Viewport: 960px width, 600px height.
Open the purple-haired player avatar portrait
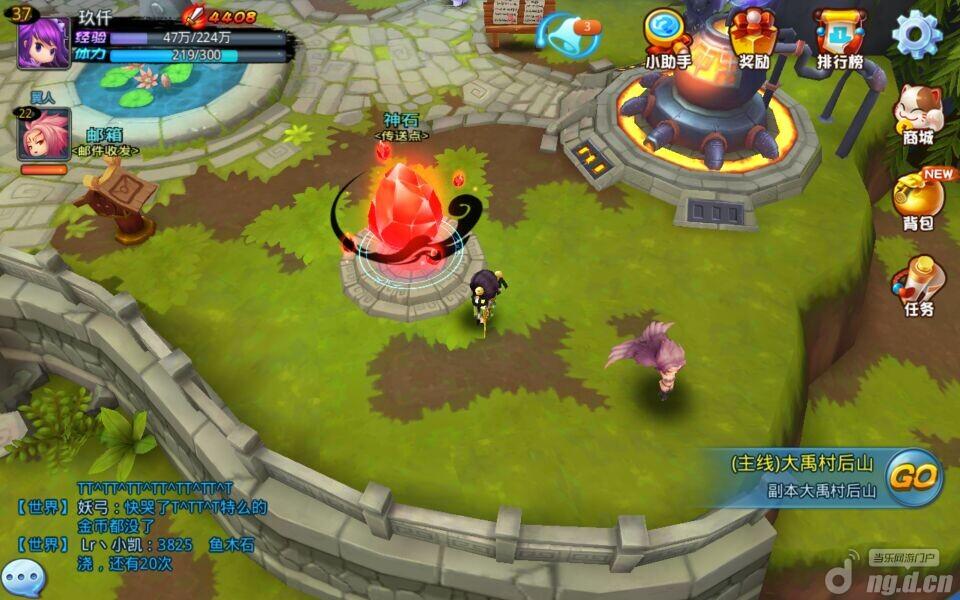(x=43, y=42)
